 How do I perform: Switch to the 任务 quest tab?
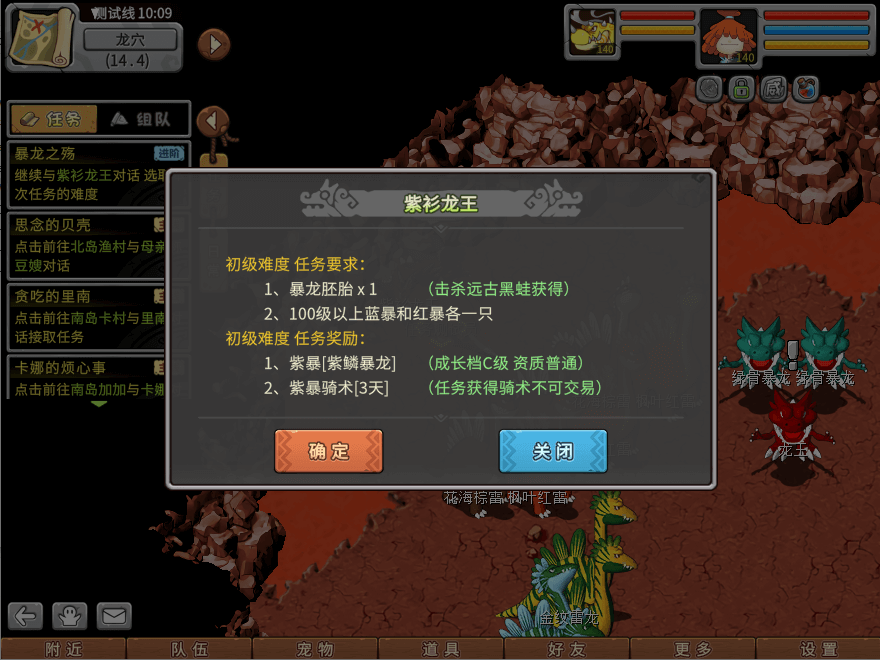(x=53, y=119)
